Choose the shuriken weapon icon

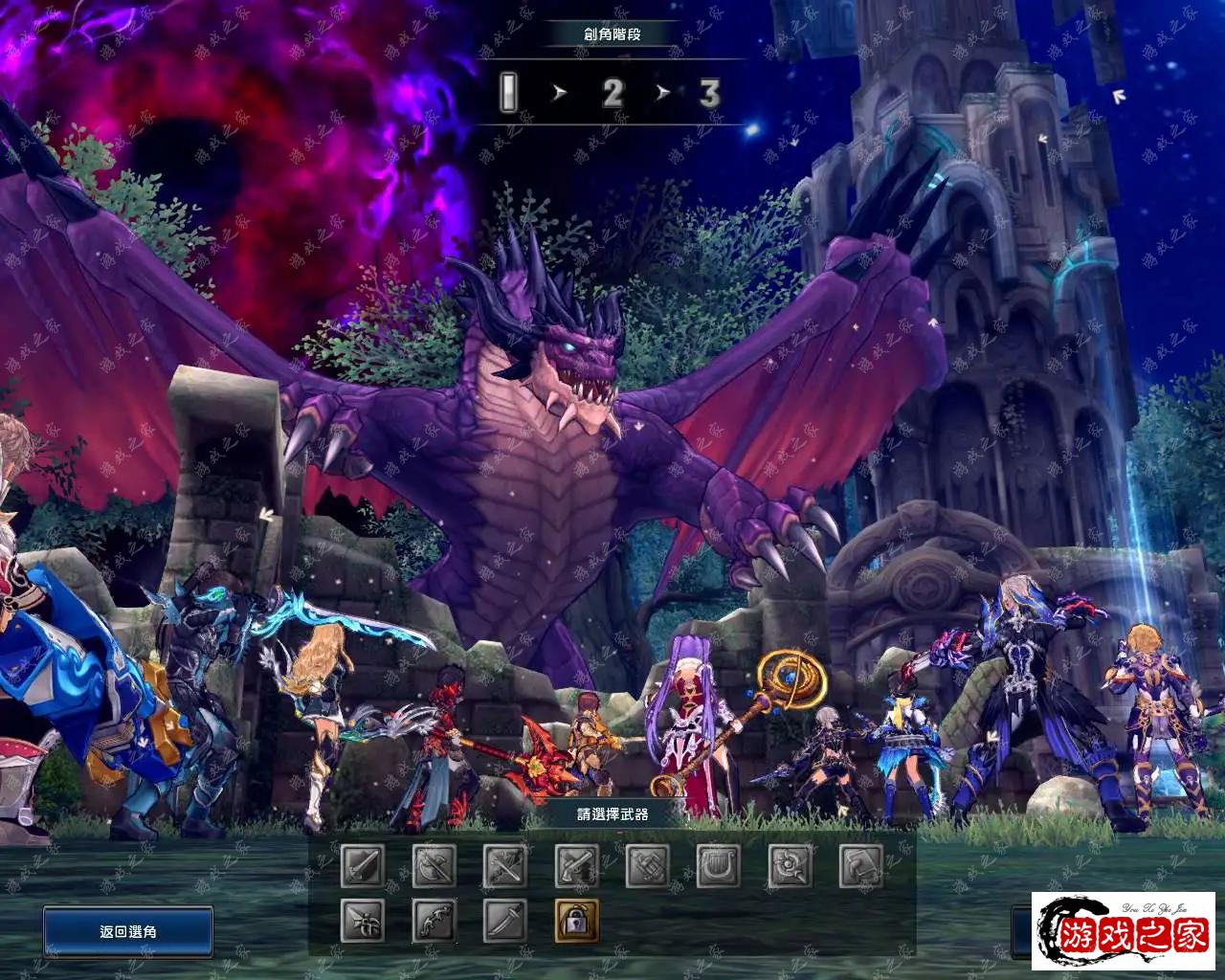point(364,921)
